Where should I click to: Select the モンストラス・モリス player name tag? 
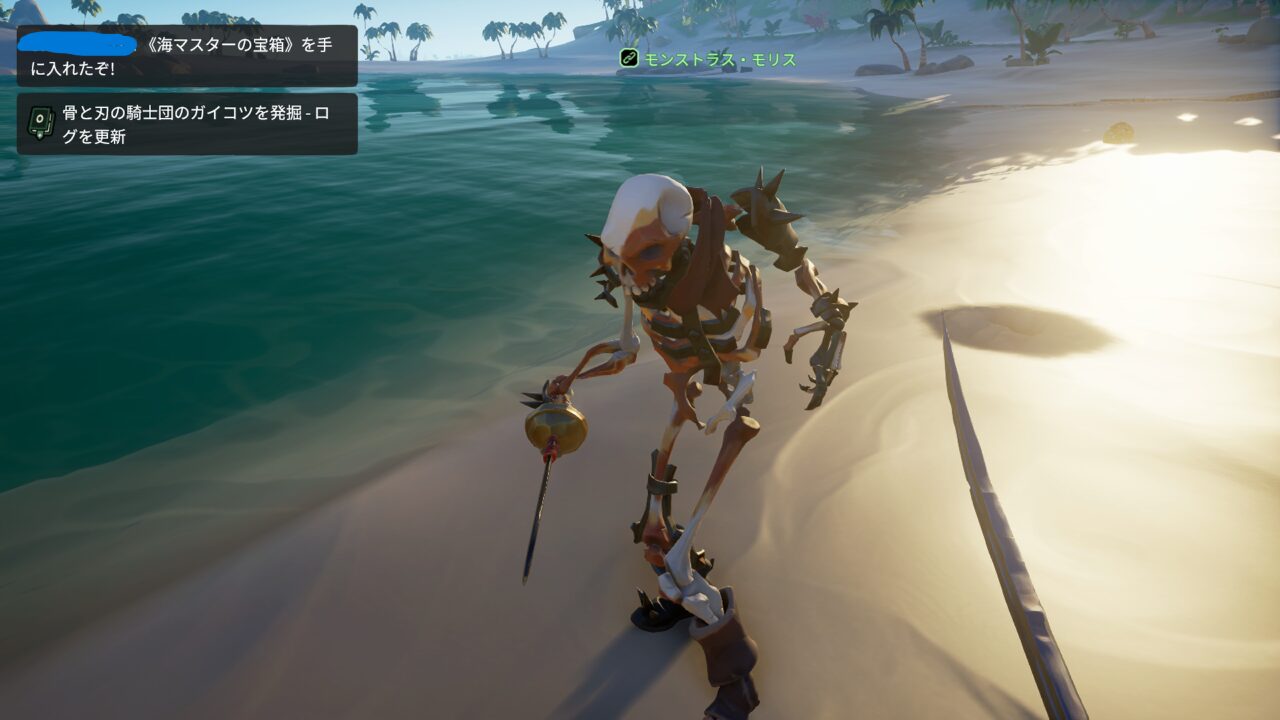coord(720,59)
